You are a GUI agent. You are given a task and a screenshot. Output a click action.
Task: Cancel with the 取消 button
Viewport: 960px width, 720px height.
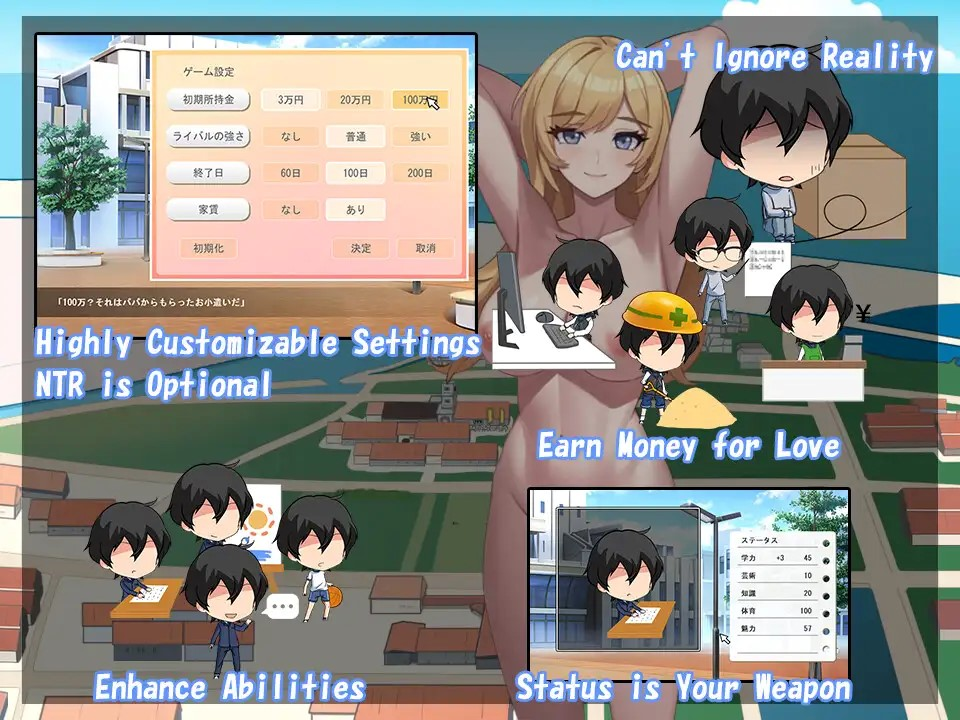coord(425,248)
